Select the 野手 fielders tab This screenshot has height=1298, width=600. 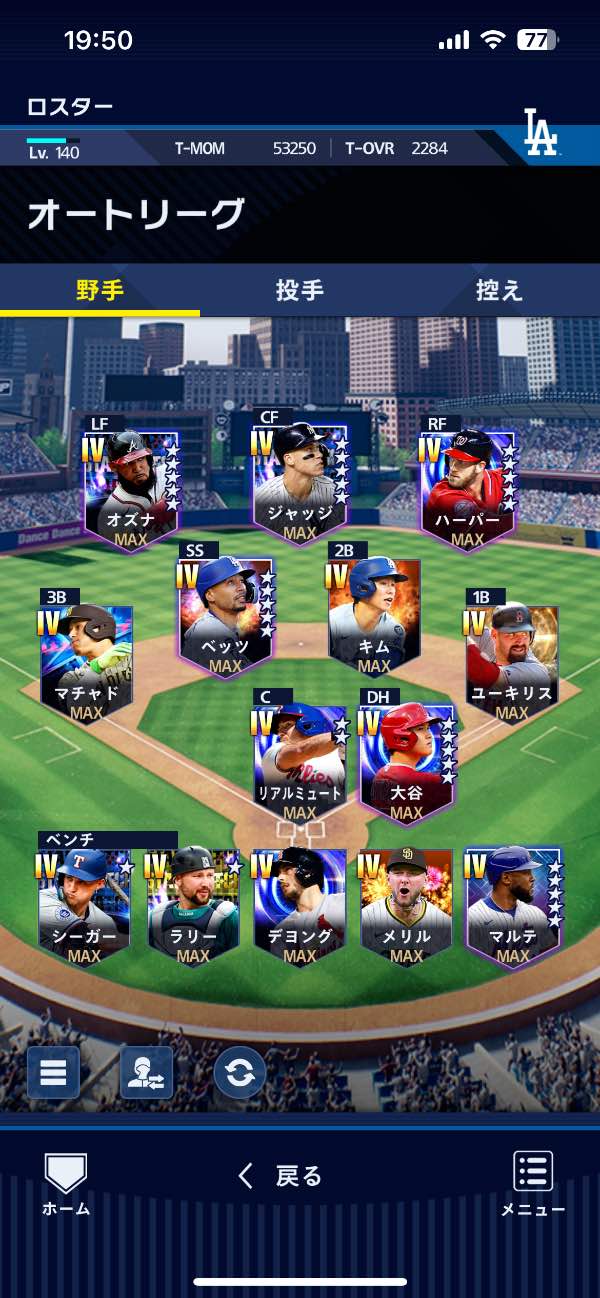pyautogui.click(x=100, y=290)
